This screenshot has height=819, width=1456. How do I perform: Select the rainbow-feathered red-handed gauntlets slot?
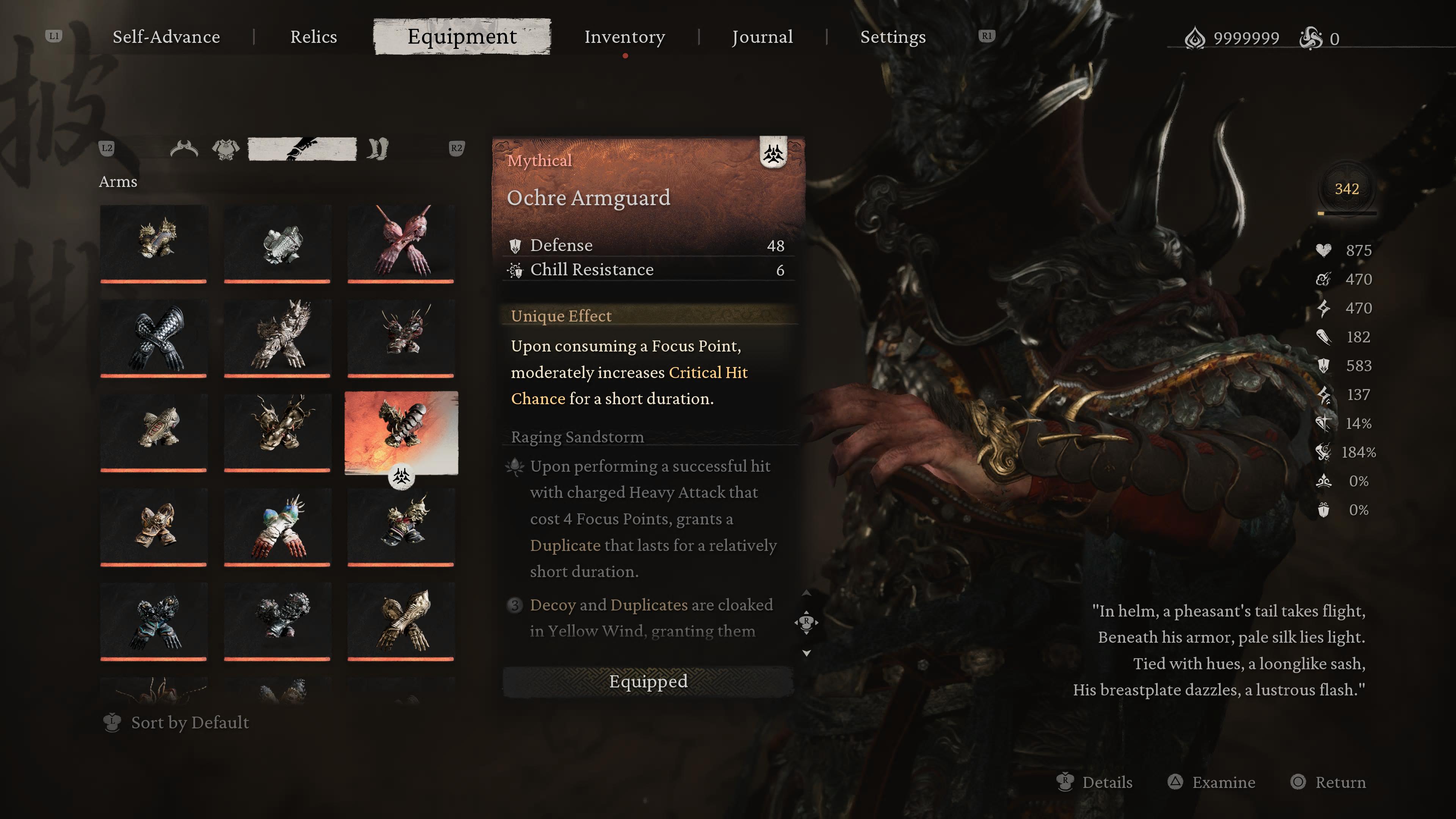[277, 527]
